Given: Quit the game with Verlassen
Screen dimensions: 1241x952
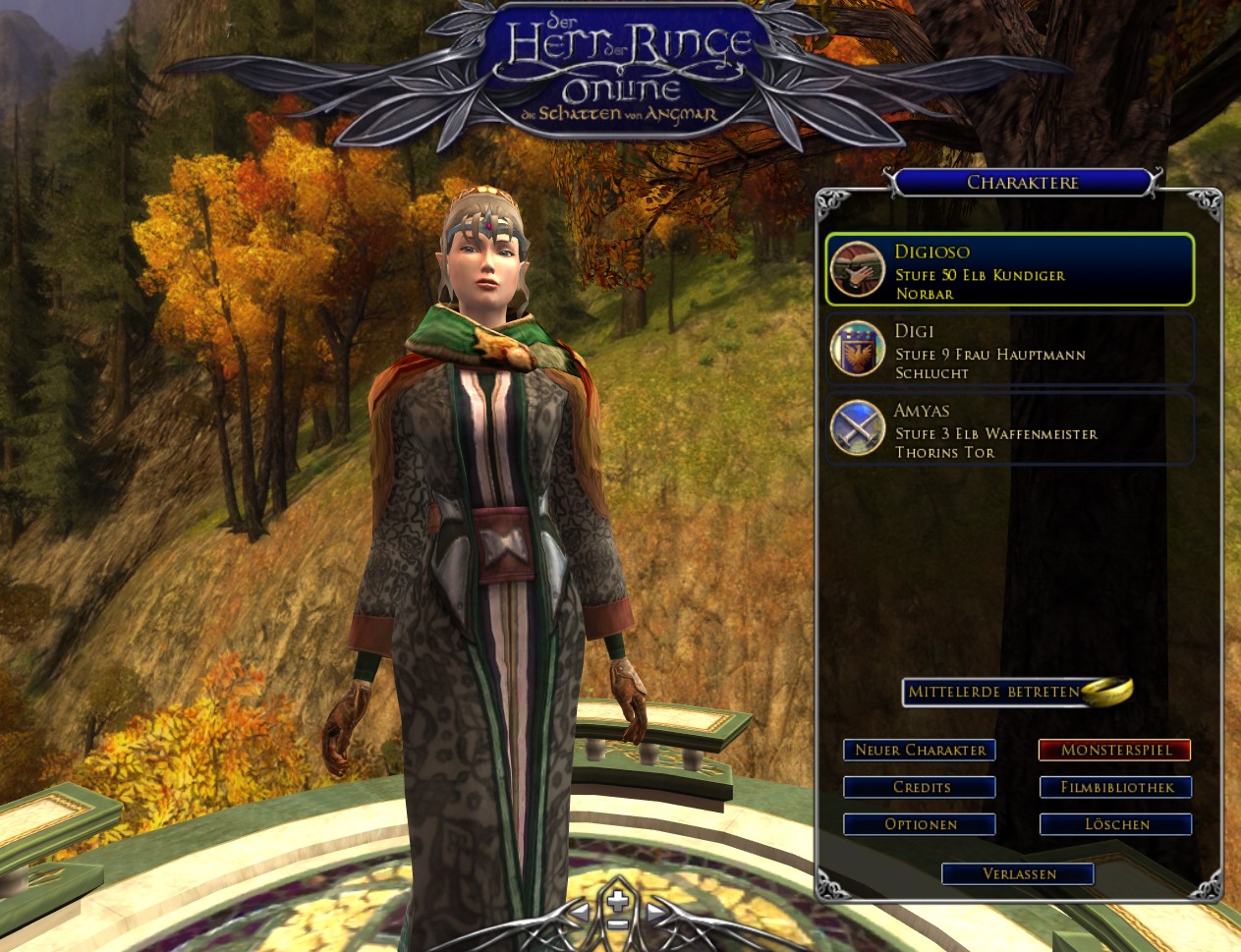Looking at the screenshot, I should point(1018,873).
